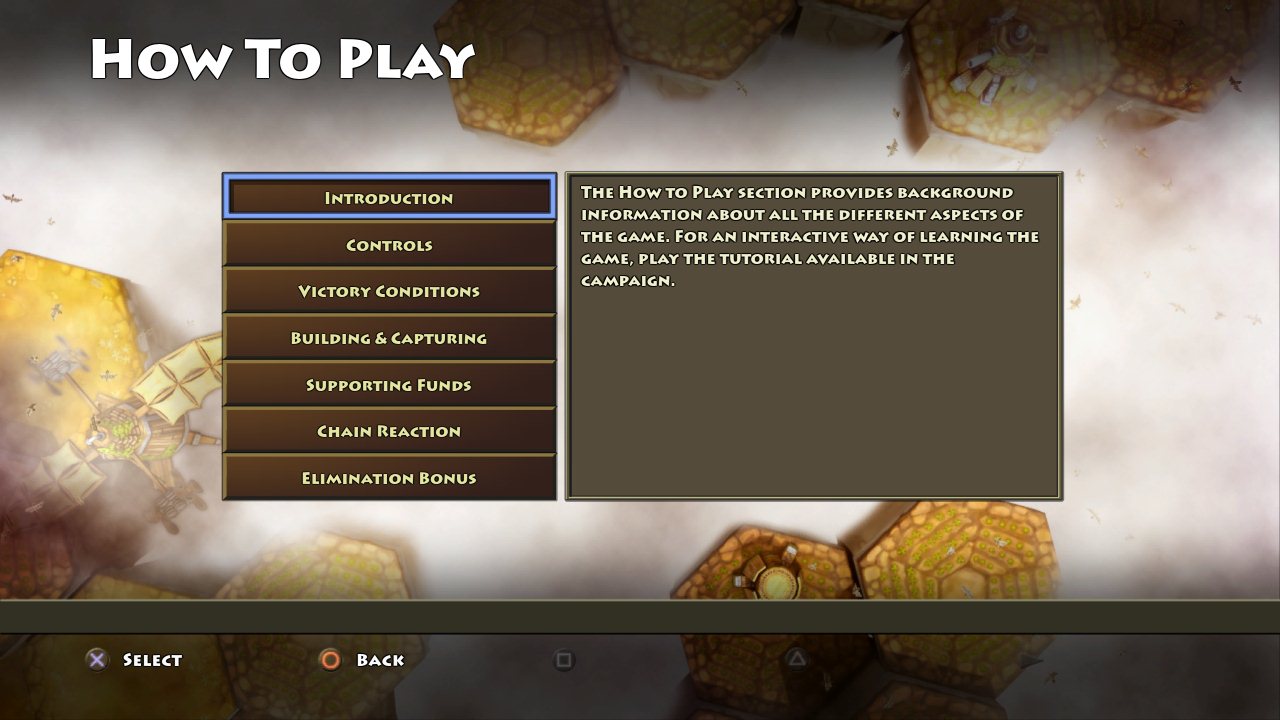The image size is (1280, 720).
Task: Open the Supporting Funds topic
Action: pyautogui.click(x=389, y=385)
